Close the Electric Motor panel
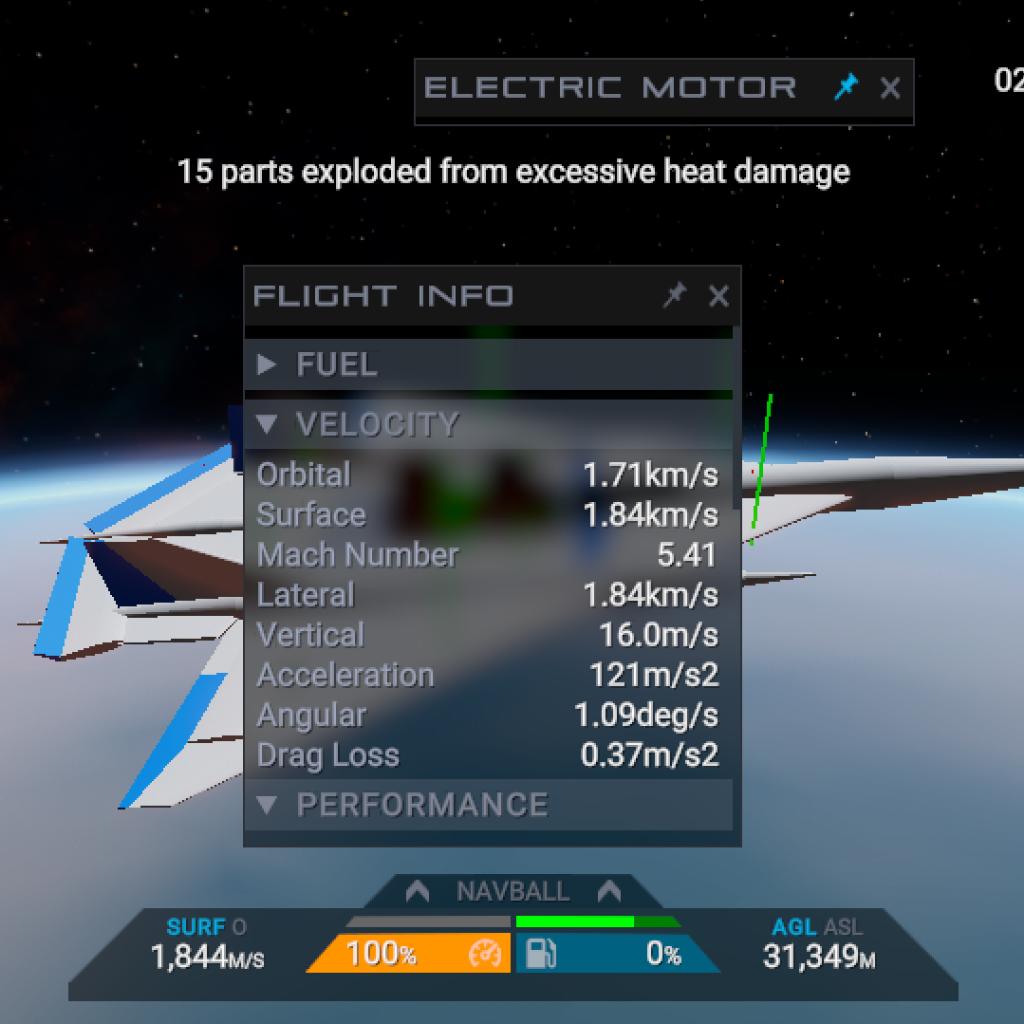 click(x=890, y=88)
